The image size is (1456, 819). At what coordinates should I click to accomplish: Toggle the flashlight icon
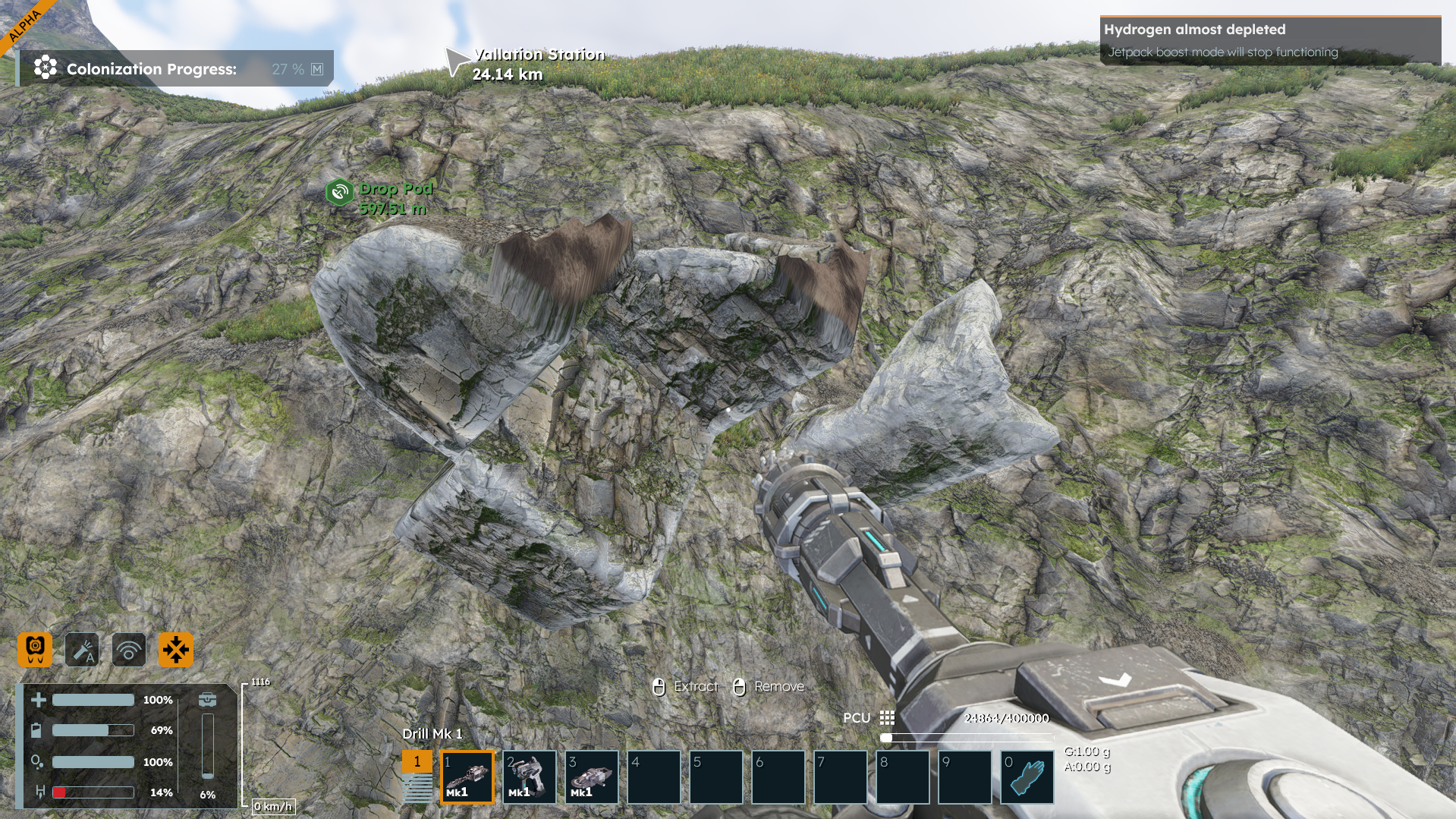pos(82,650)
